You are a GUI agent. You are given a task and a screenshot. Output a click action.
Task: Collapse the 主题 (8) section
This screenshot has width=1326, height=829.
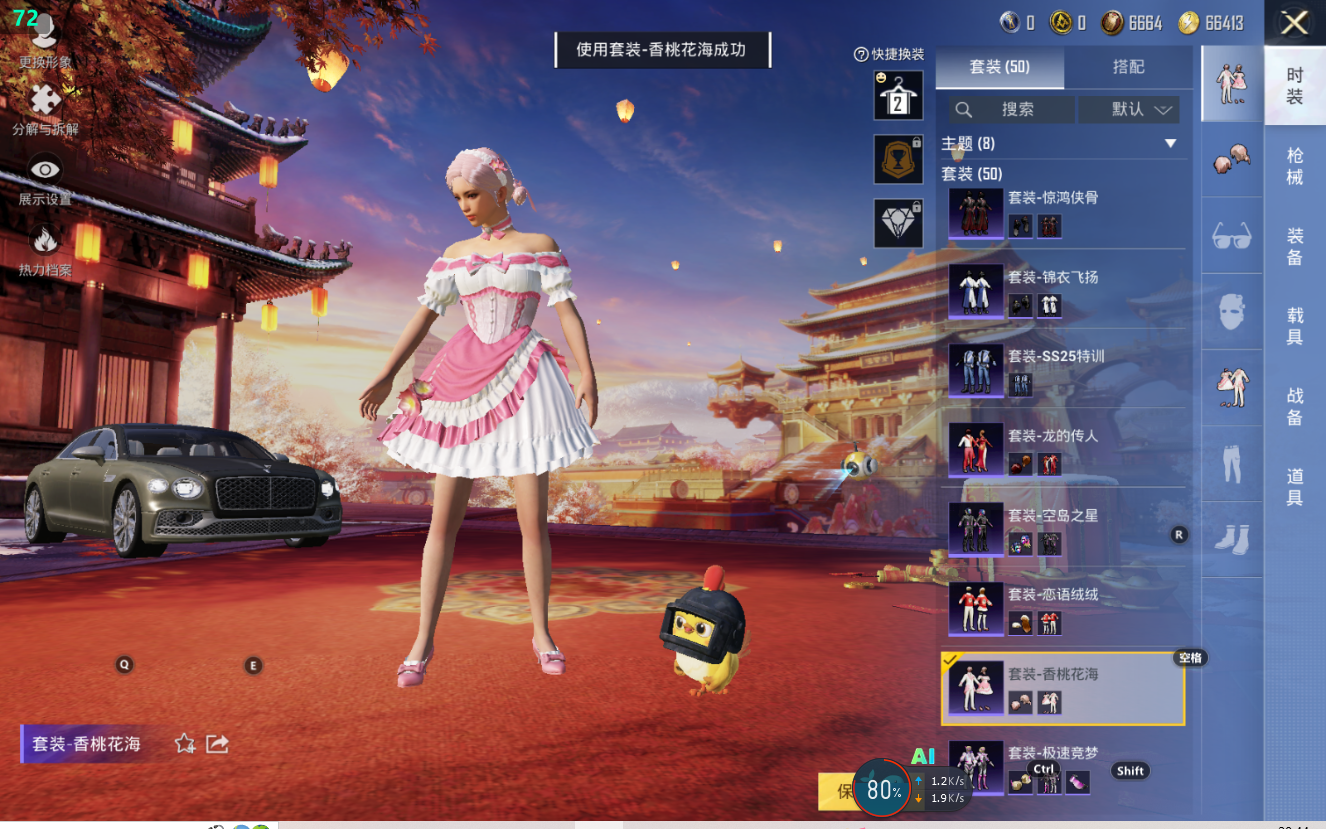[1170, 144]
